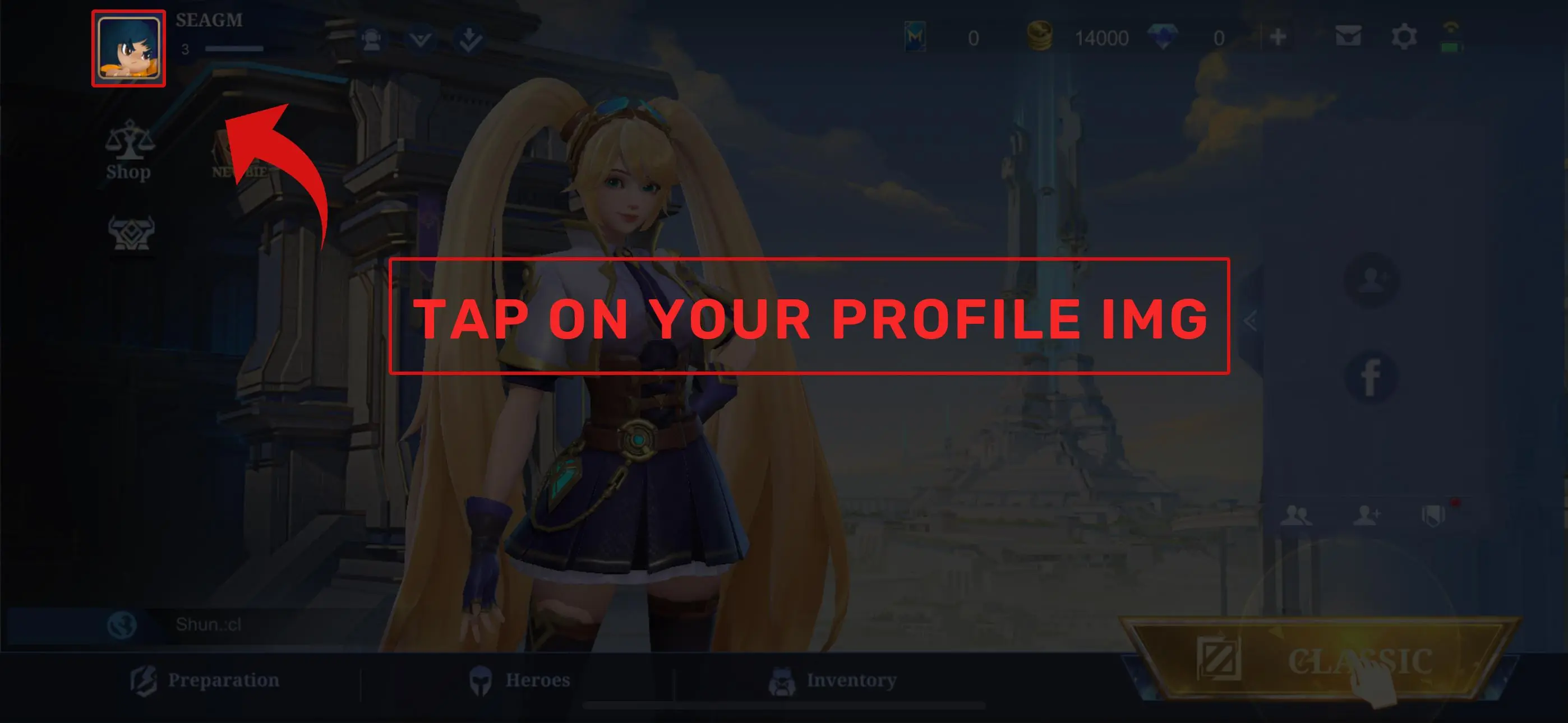Open the game Settings gear
1568x723 pixels.
pos(1405,36)
